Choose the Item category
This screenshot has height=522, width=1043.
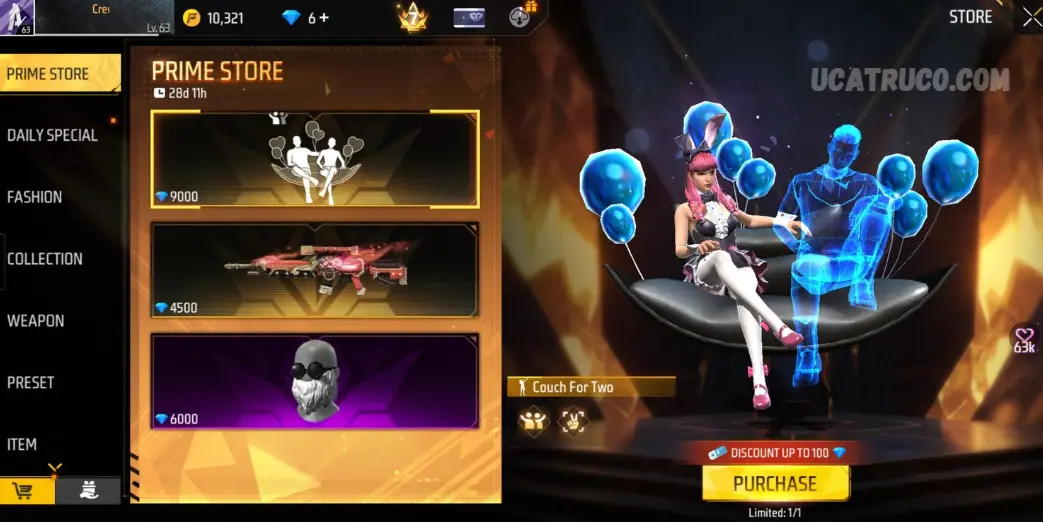click(x=22, y=444)
